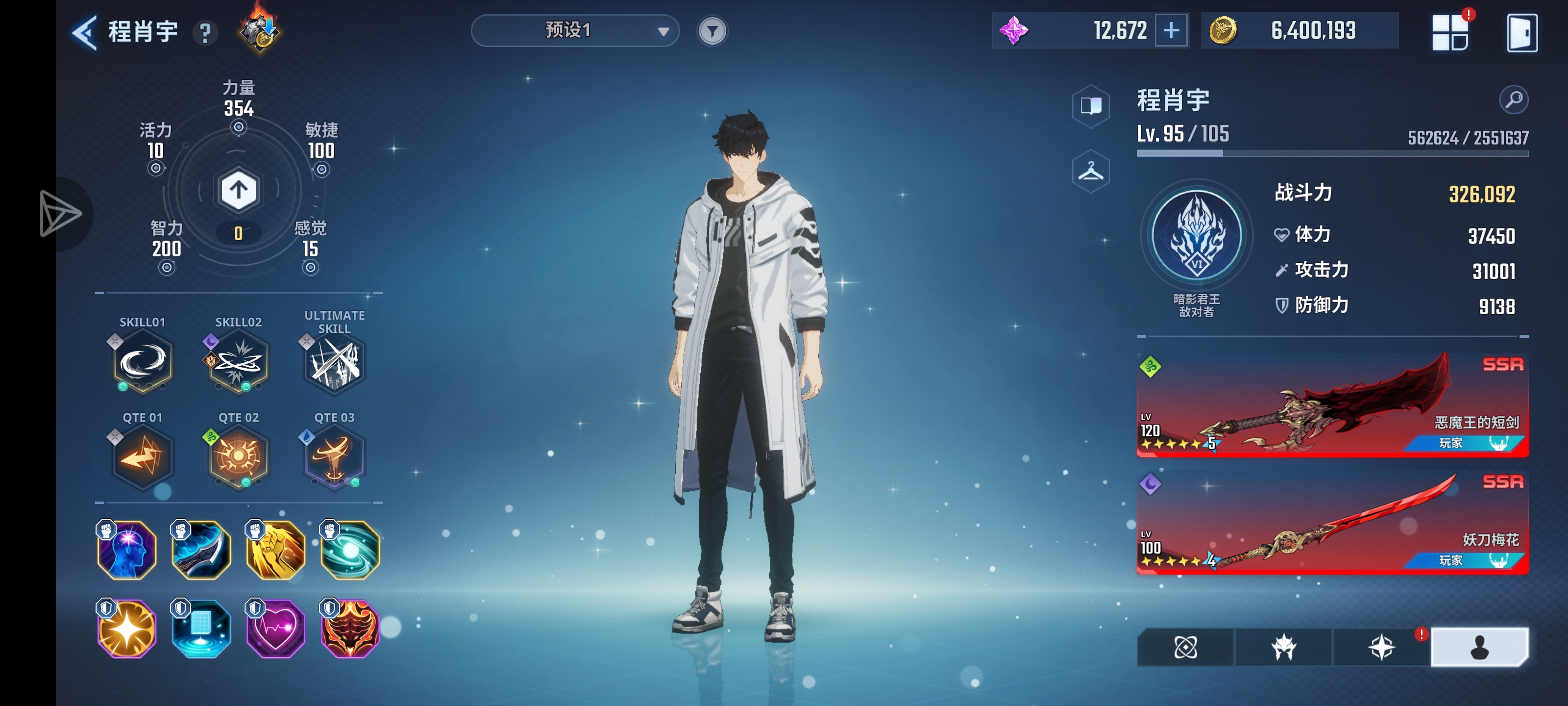Open the costume hanger icon
Image resolution: width=1568 pixels, height=706 pixels.
[x=1091, y=171]
